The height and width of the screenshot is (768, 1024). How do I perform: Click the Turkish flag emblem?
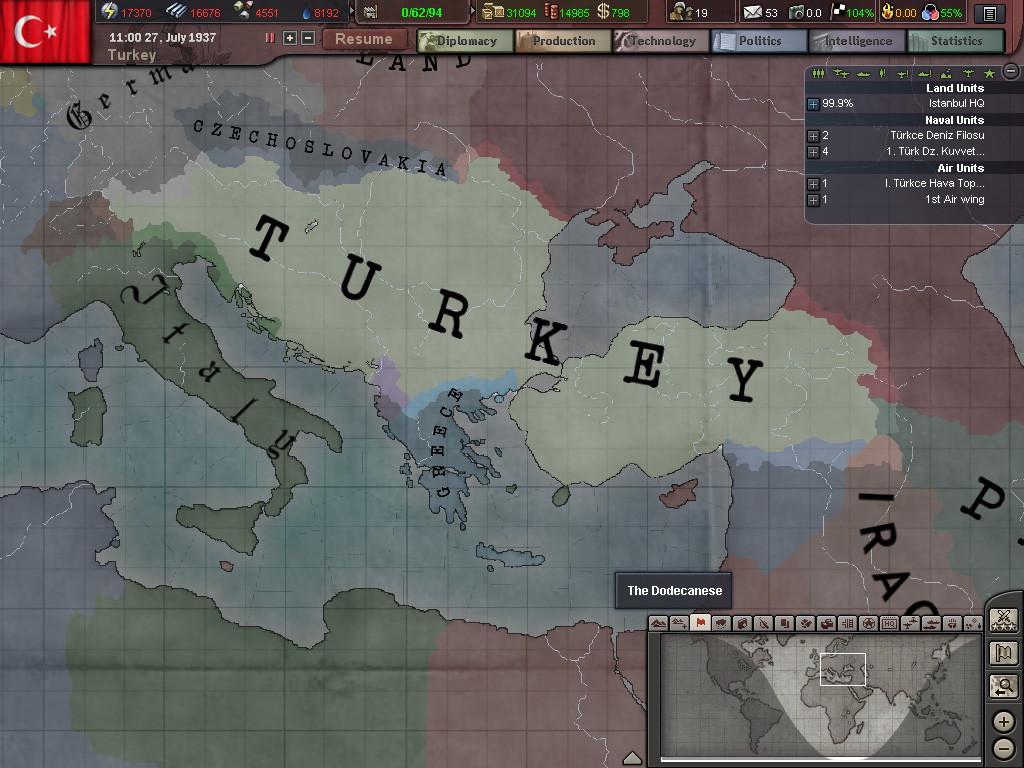(x=45, y=32)
